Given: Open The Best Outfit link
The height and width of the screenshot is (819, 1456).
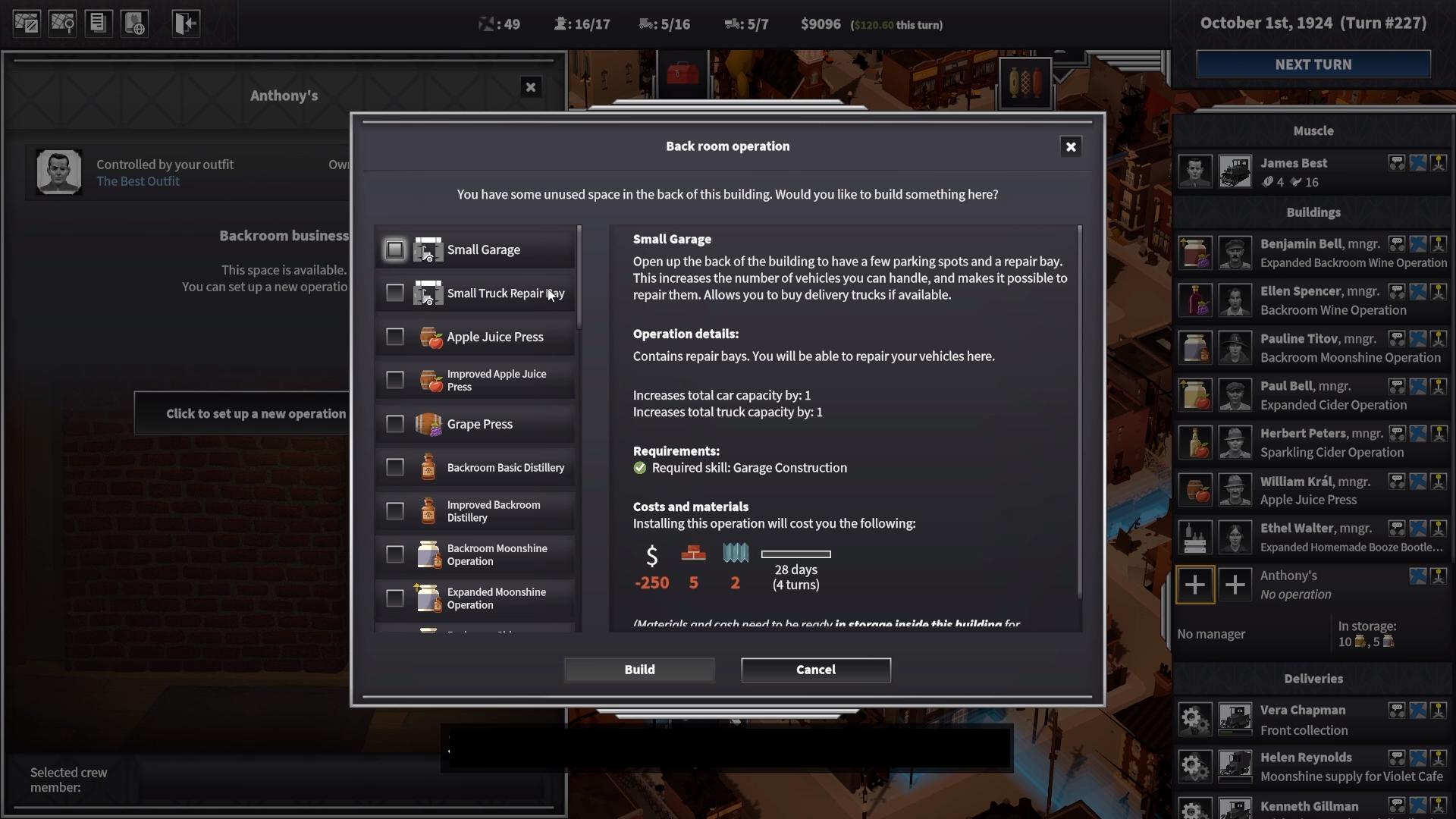Looking at the screenshot, I should [x=138, y=181].
